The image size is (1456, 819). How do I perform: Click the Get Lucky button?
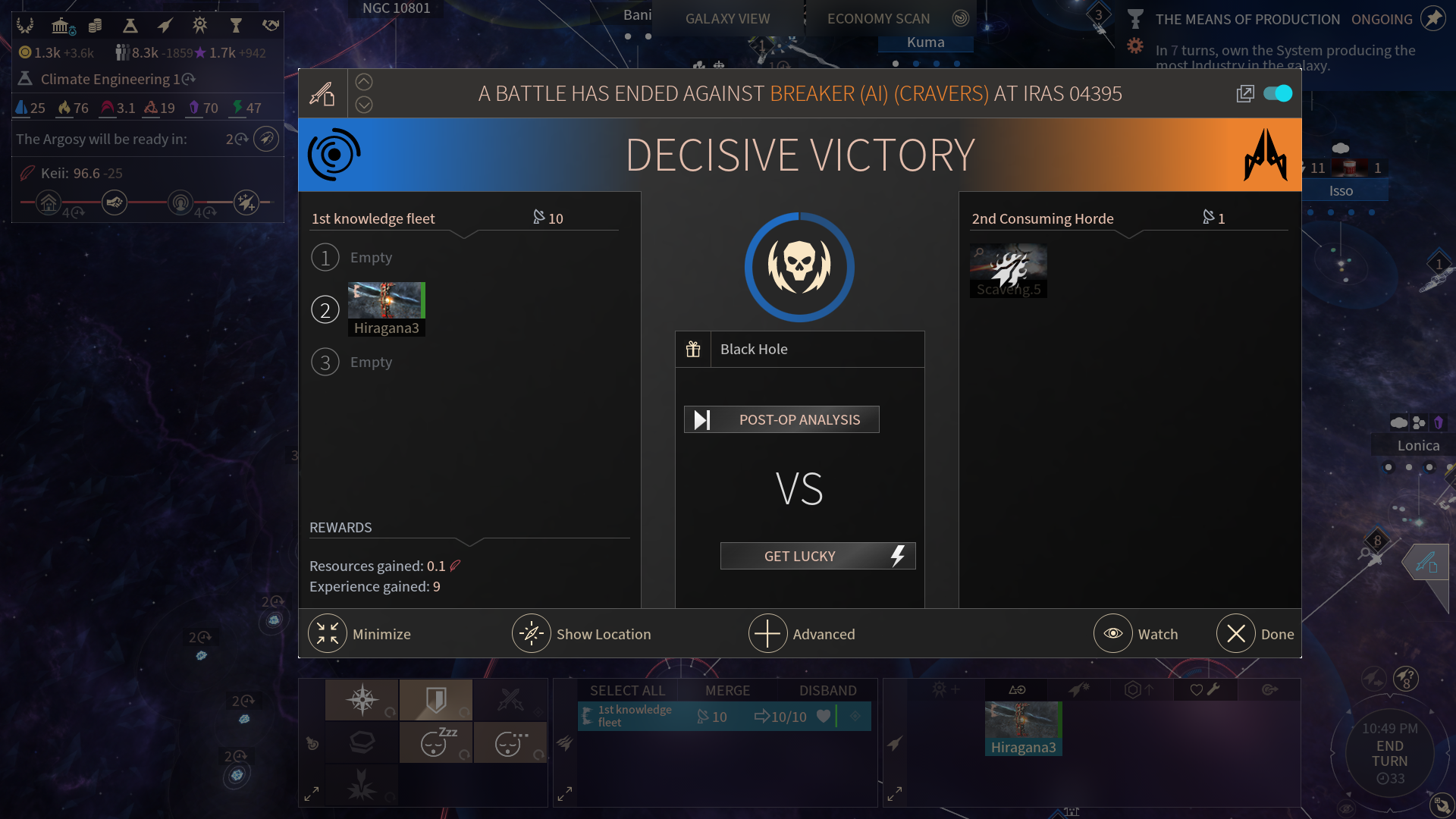click(817, 556)
